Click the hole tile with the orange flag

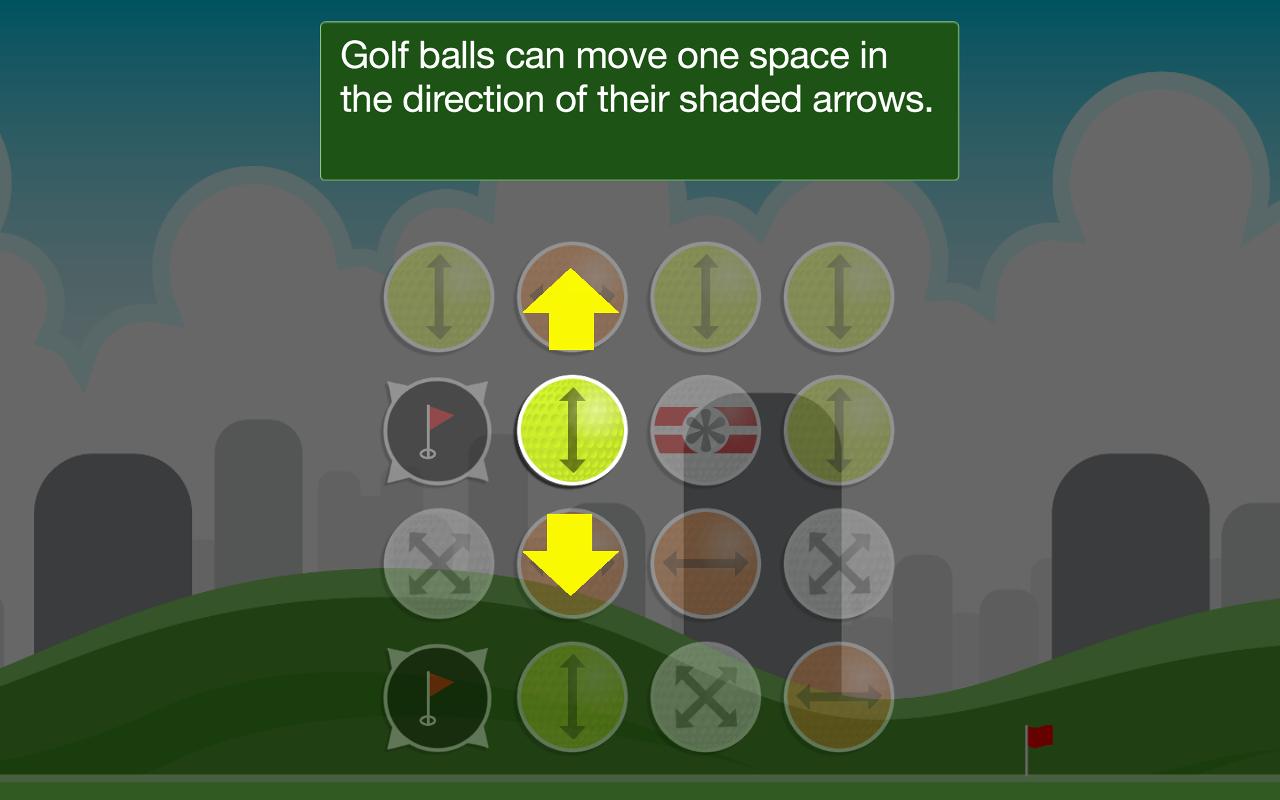[438, 697]
